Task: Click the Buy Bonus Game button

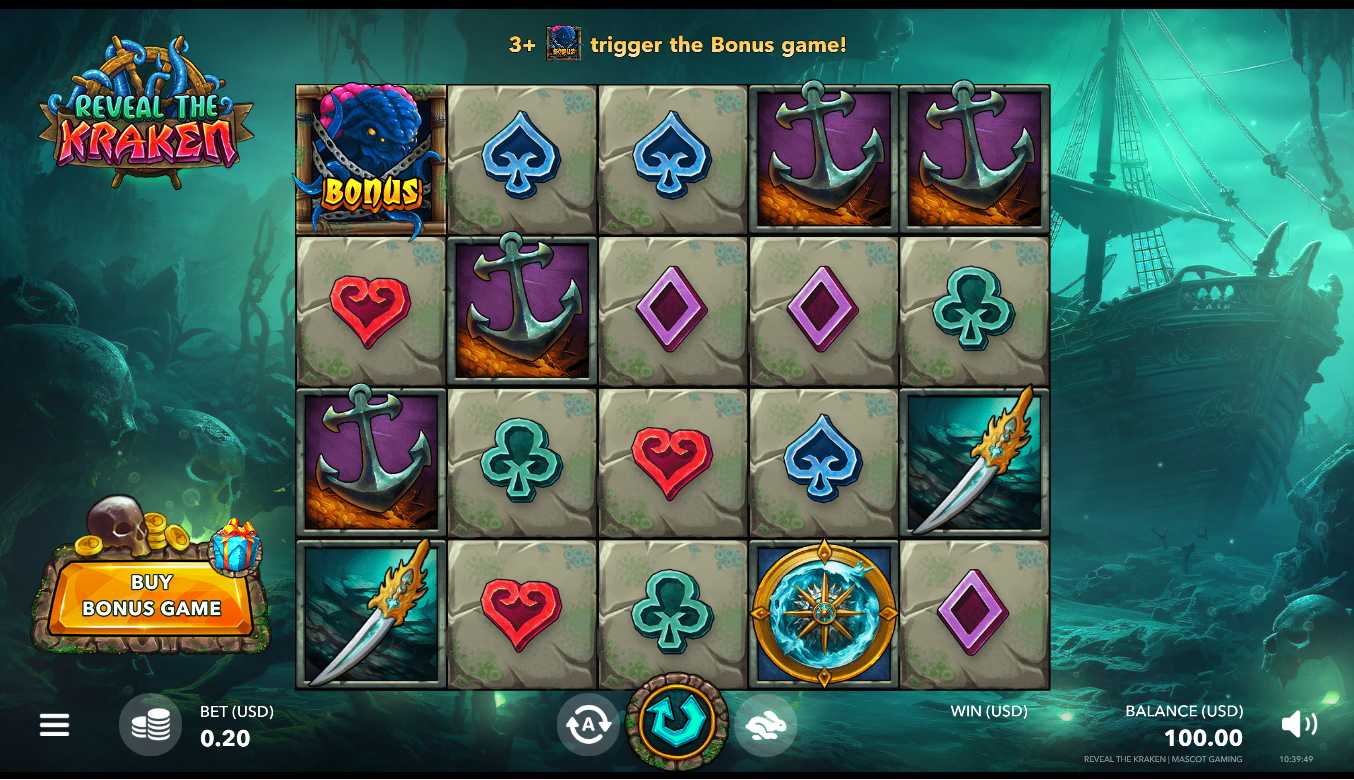Action: (x=151, y=596)
